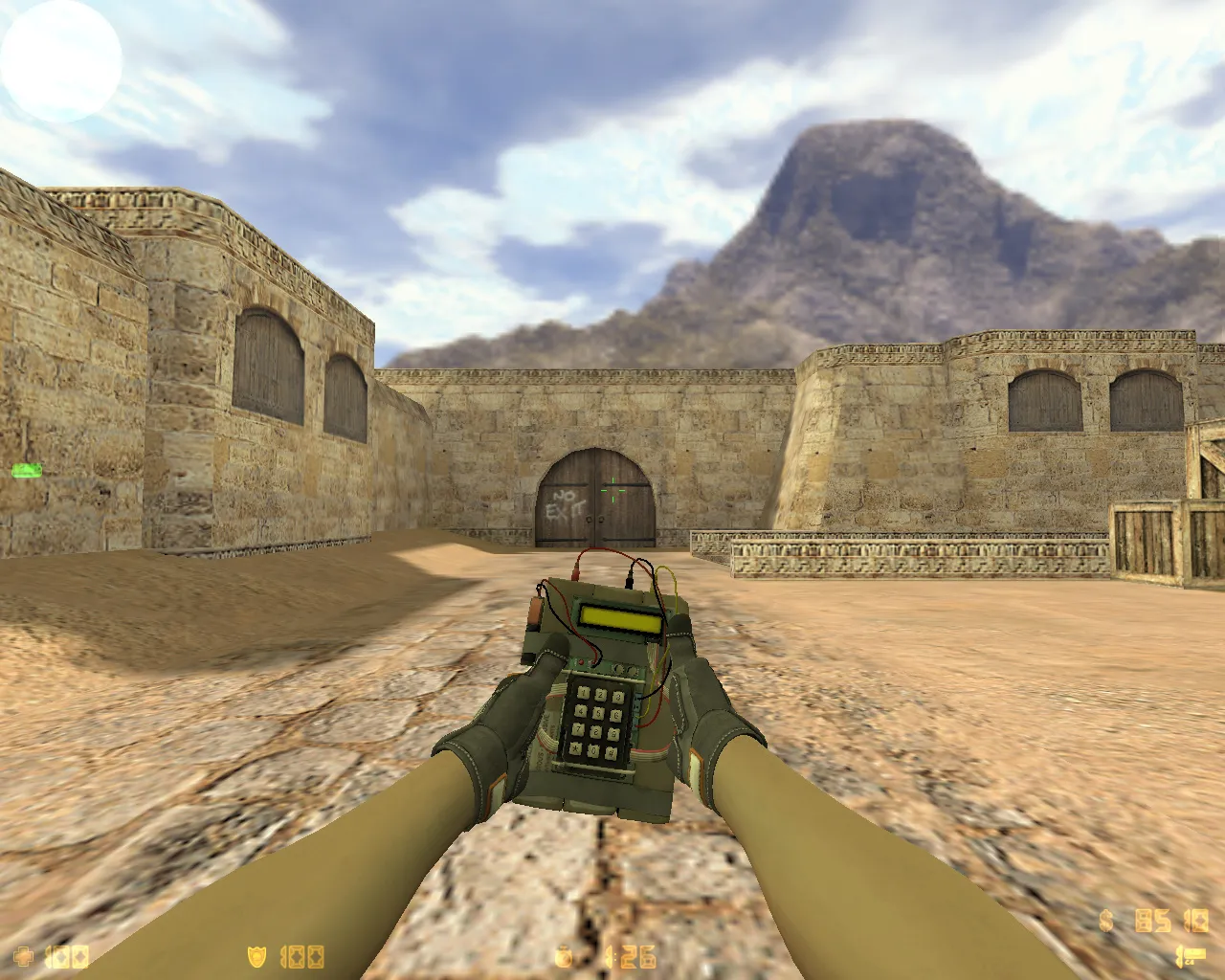Click the yellow LCD display on the C4
The image size is (1225, 980).
point(620,618)
